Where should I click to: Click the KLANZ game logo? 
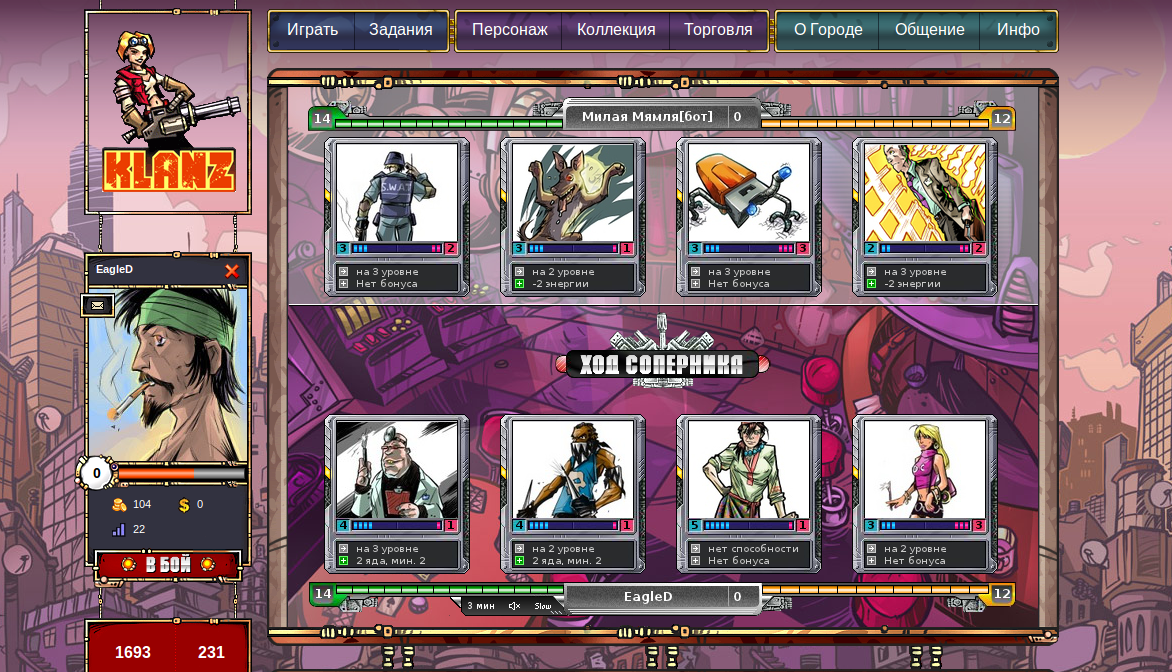(x=168, y=112)
